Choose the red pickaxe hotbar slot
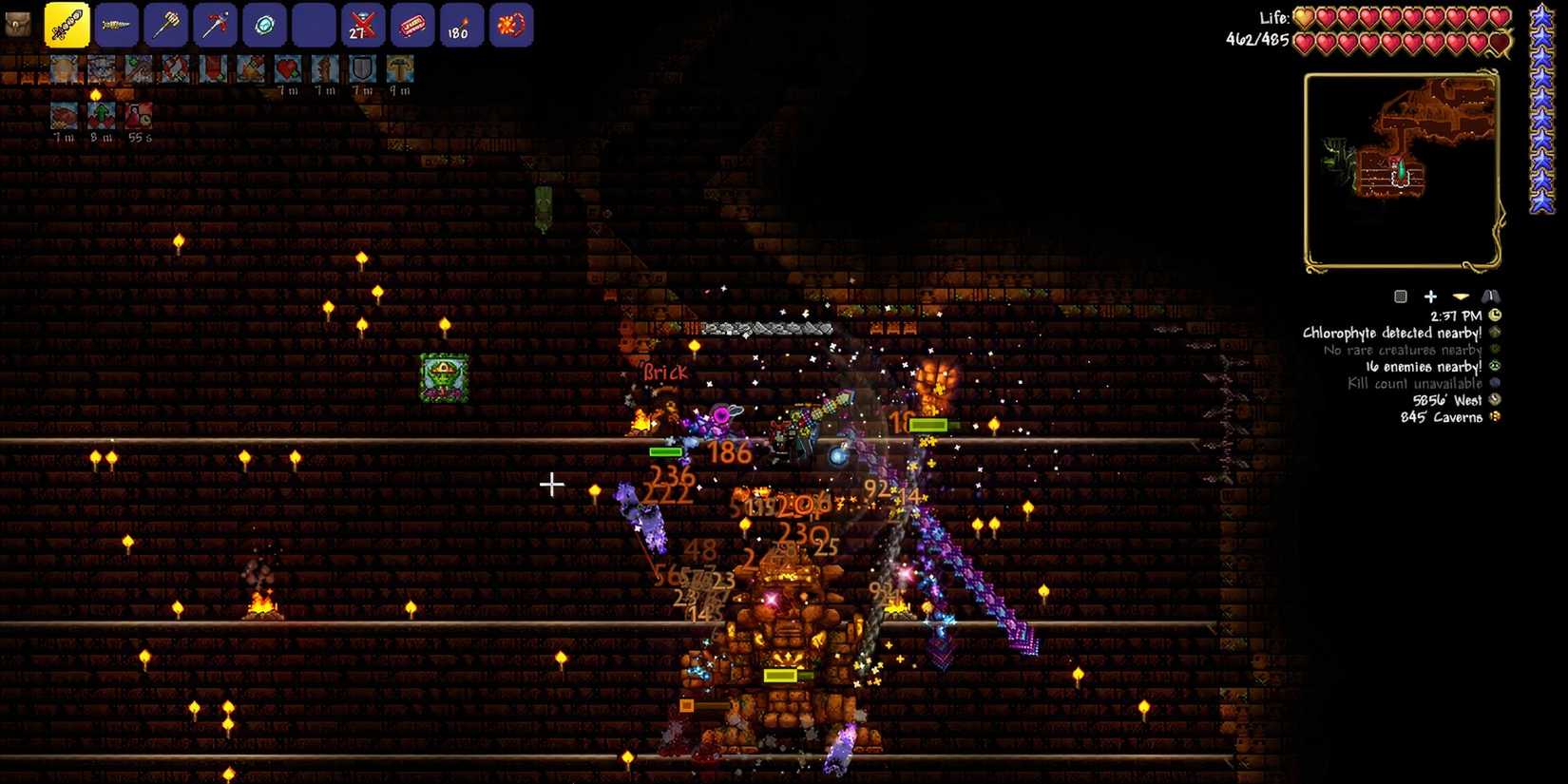1568x784 pixels. (x=216, y=25)
